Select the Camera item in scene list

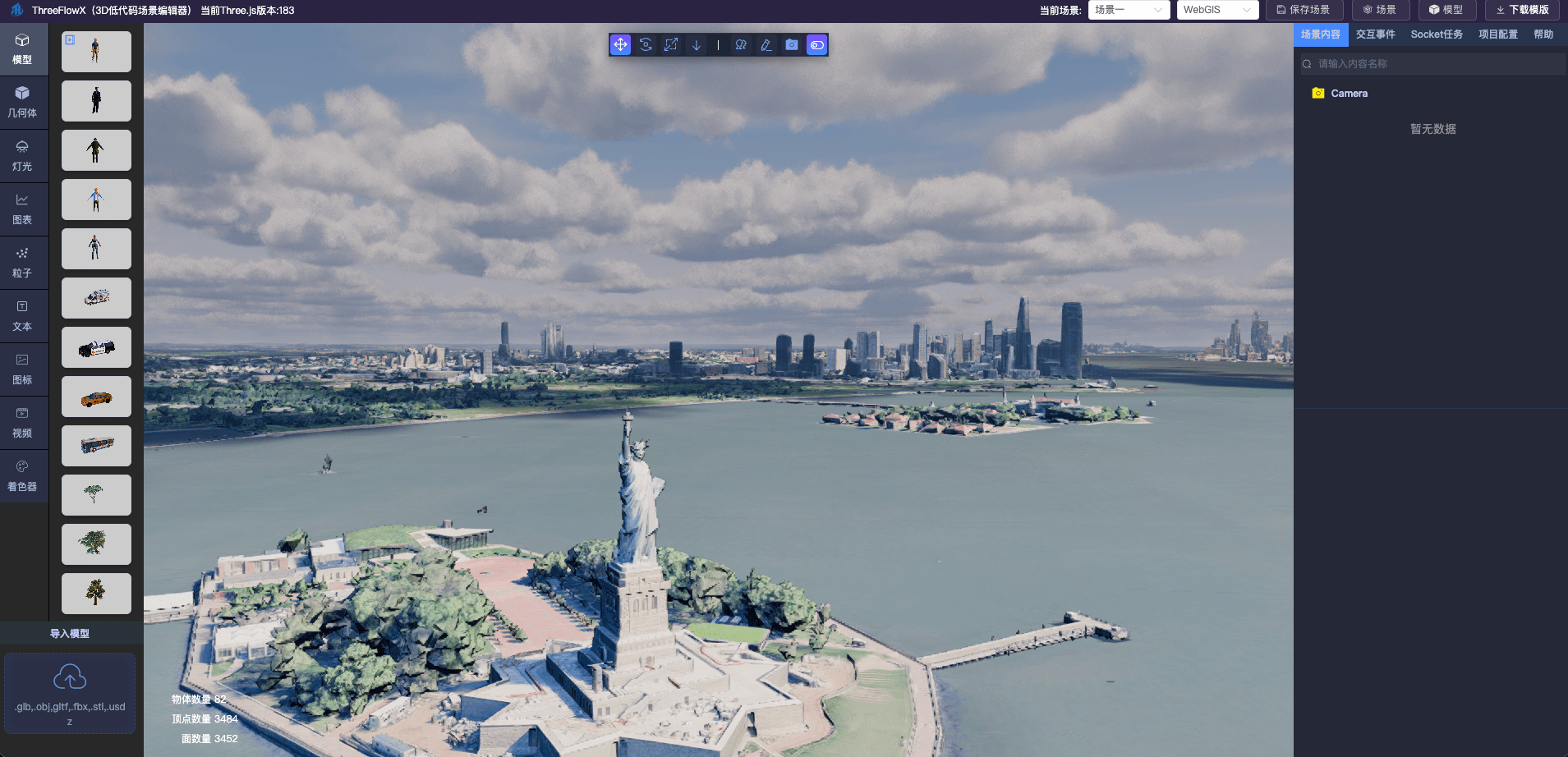click(1349, 94)
